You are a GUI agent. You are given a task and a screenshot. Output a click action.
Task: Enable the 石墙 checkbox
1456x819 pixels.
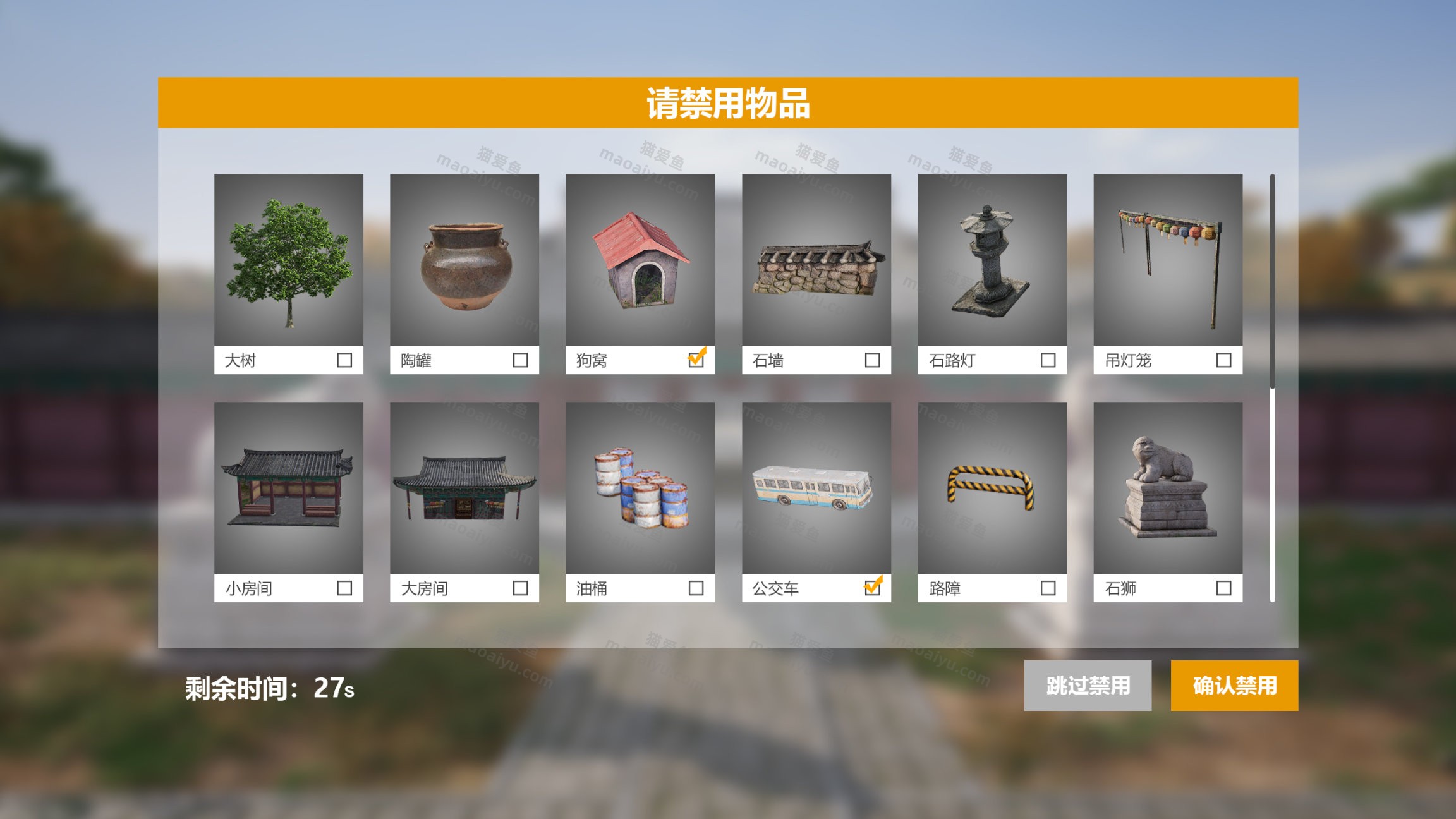click(x=871, y=360)
